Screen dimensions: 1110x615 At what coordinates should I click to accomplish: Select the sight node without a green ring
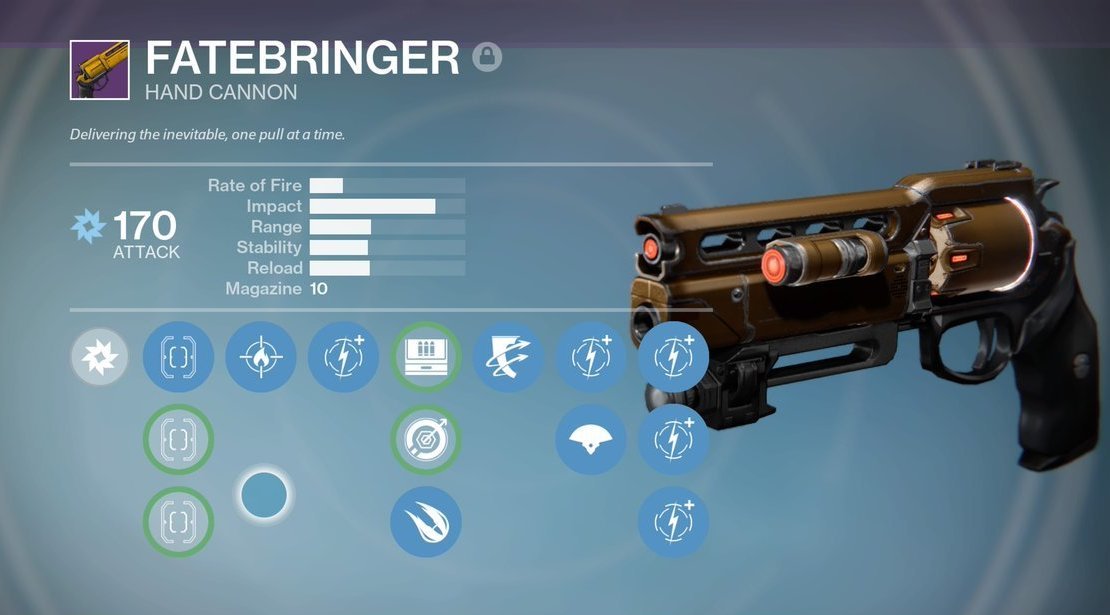click(178, 357)
